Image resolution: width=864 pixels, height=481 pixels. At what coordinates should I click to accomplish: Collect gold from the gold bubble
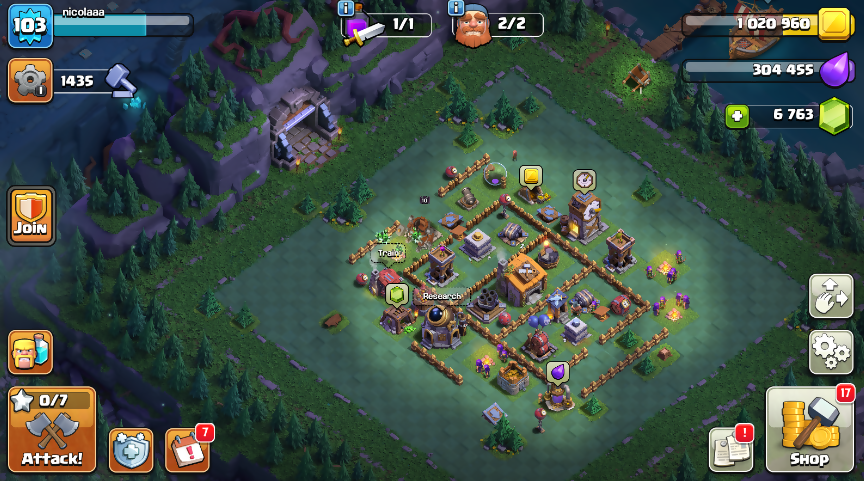530,176
